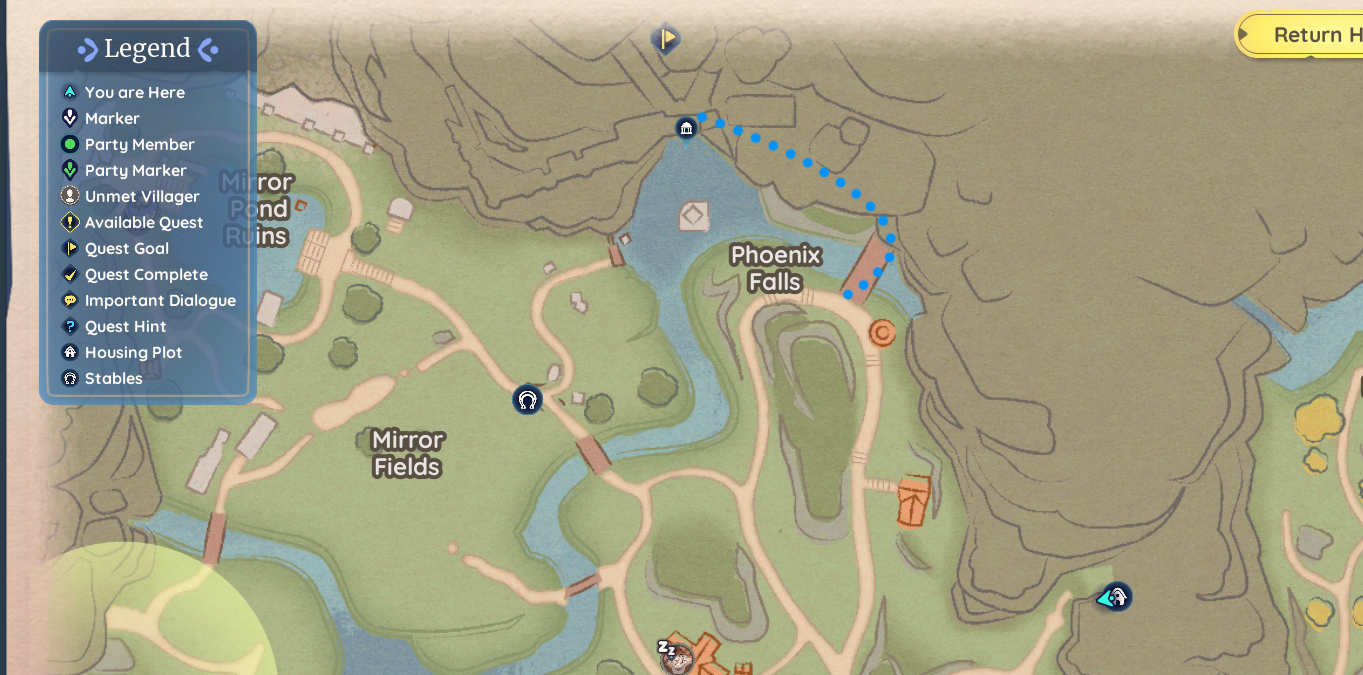Select the quest goal flag marker on the map

coord(666,39)
